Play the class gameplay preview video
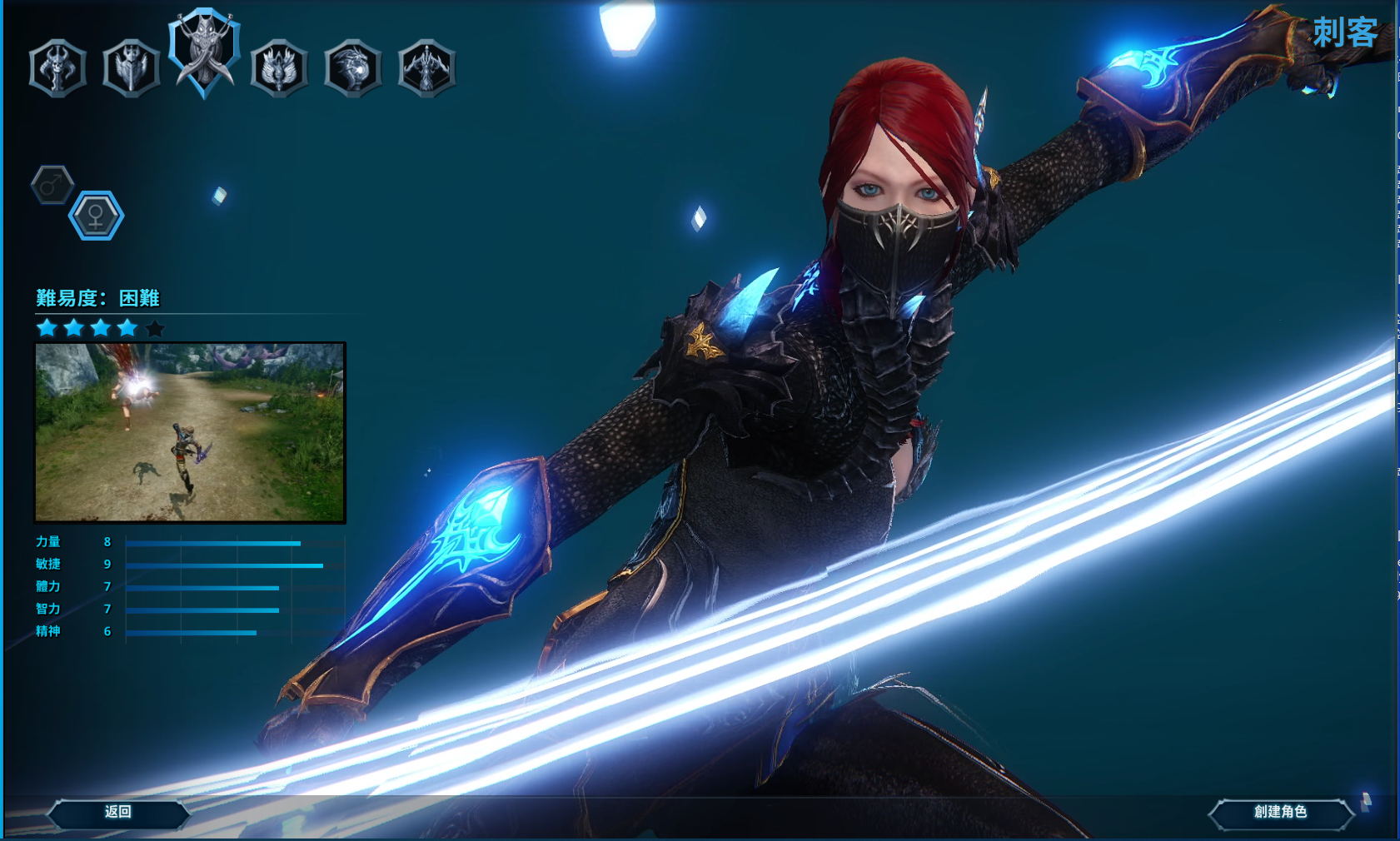1400x841 pixels. 190,432
